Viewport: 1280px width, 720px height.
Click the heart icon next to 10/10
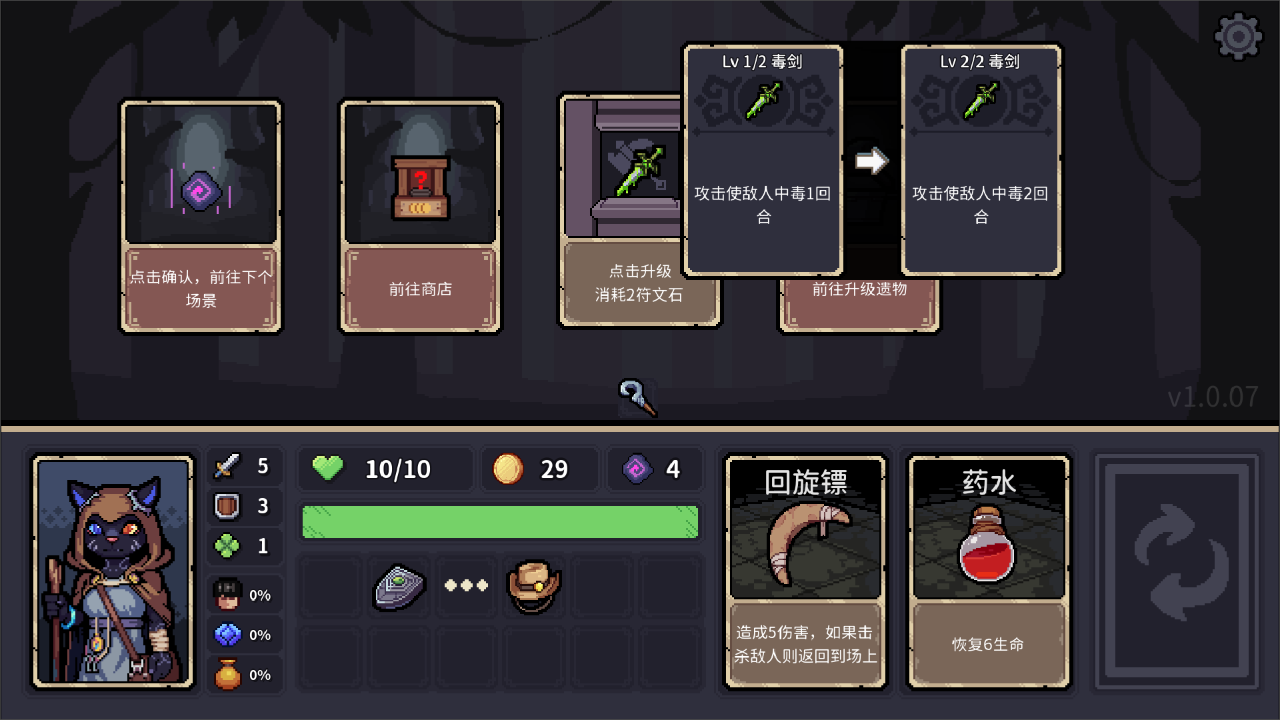(x=327, y=468)
